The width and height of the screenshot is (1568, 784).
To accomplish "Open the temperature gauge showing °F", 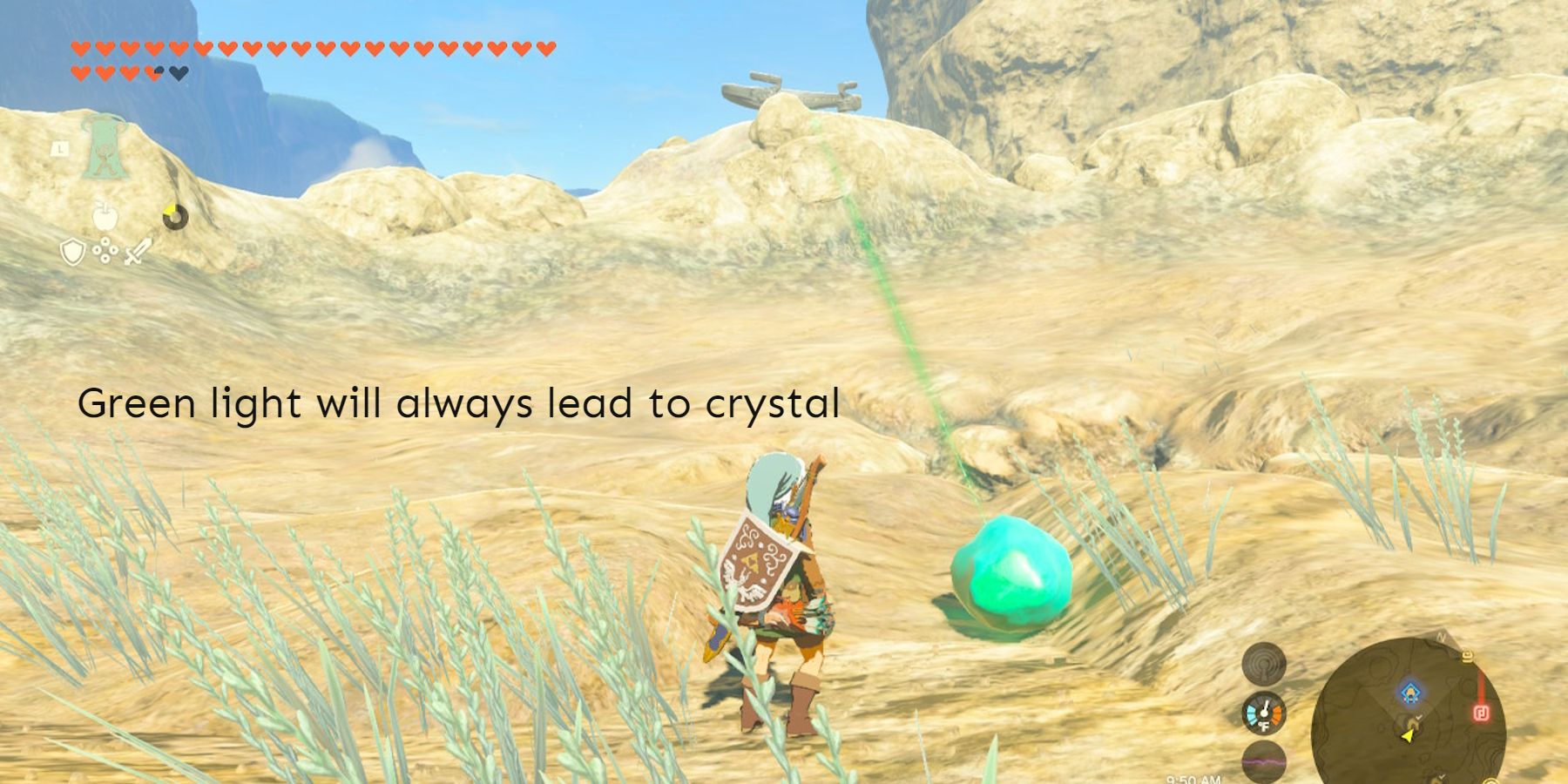I will (x=1263, y=713).
